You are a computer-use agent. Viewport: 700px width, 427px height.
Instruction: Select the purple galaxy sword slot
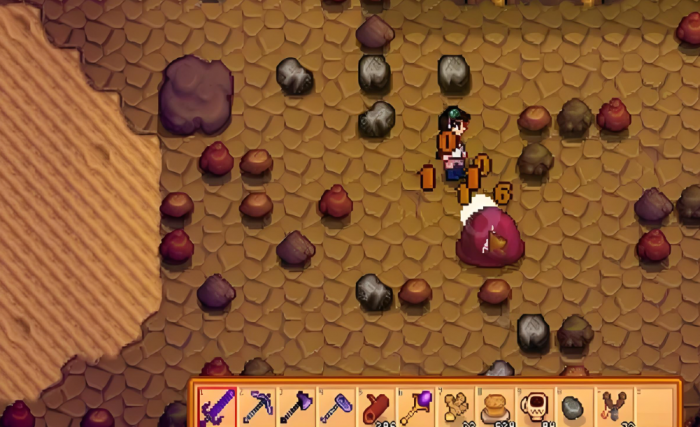[x=217, y=407]
